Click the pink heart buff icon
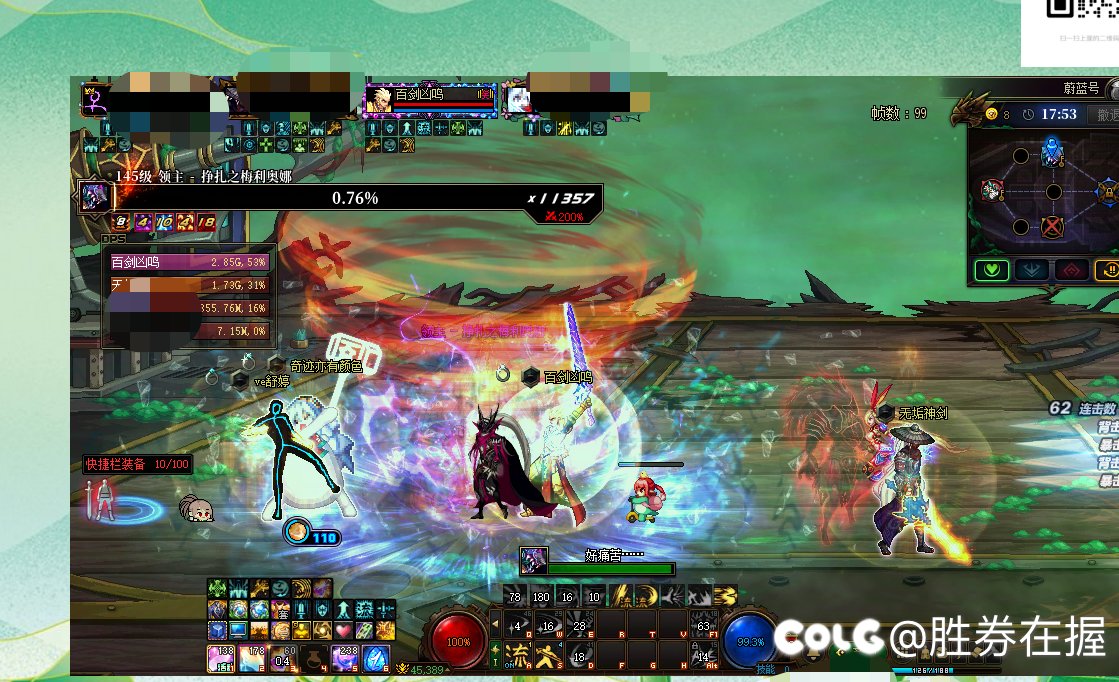This screenshot has height=682, width=1119. pos(343,630)
